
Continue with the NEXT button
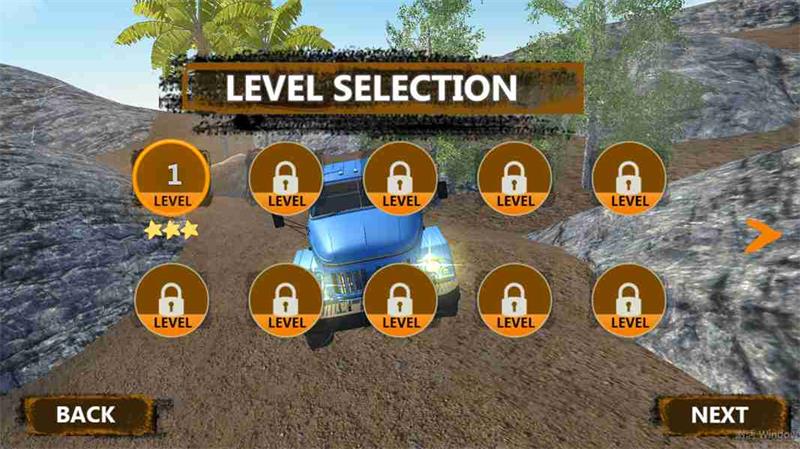719,414
